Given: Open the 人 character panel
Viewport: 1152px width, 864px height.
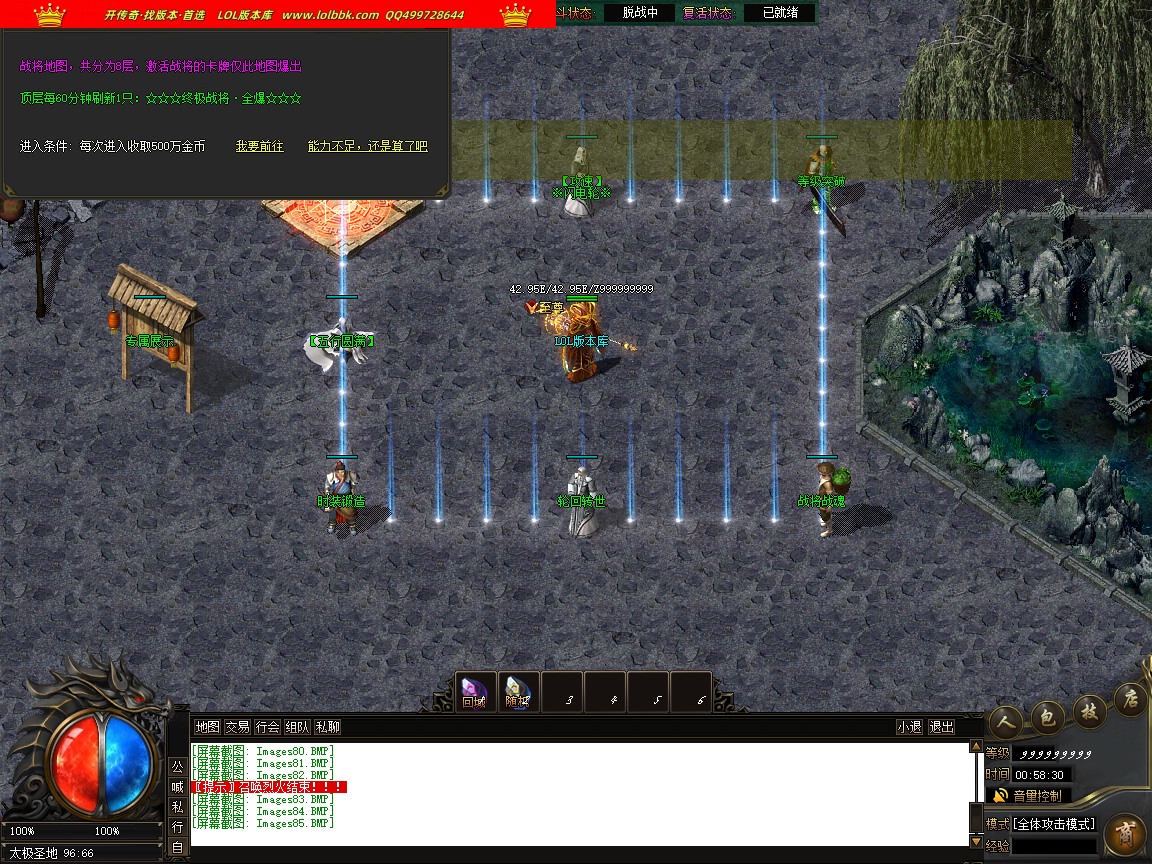Looking at the screenshot, I should pyautogui.click(x=1006, y=722).
